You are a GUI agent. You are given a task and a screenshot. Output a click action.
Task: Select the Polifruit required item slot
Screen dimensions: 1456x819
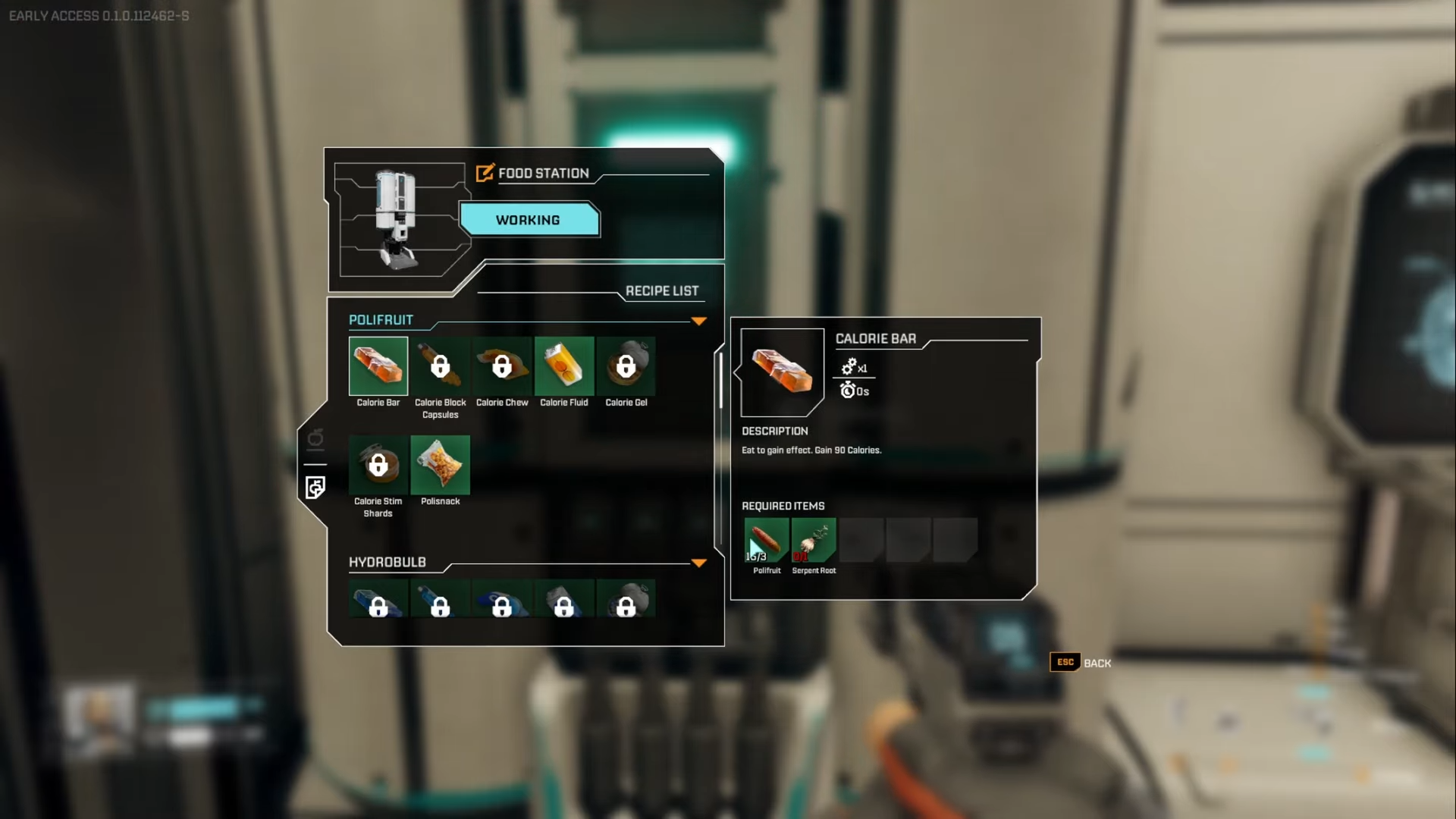pyautogui.click(x=766, y=540)
